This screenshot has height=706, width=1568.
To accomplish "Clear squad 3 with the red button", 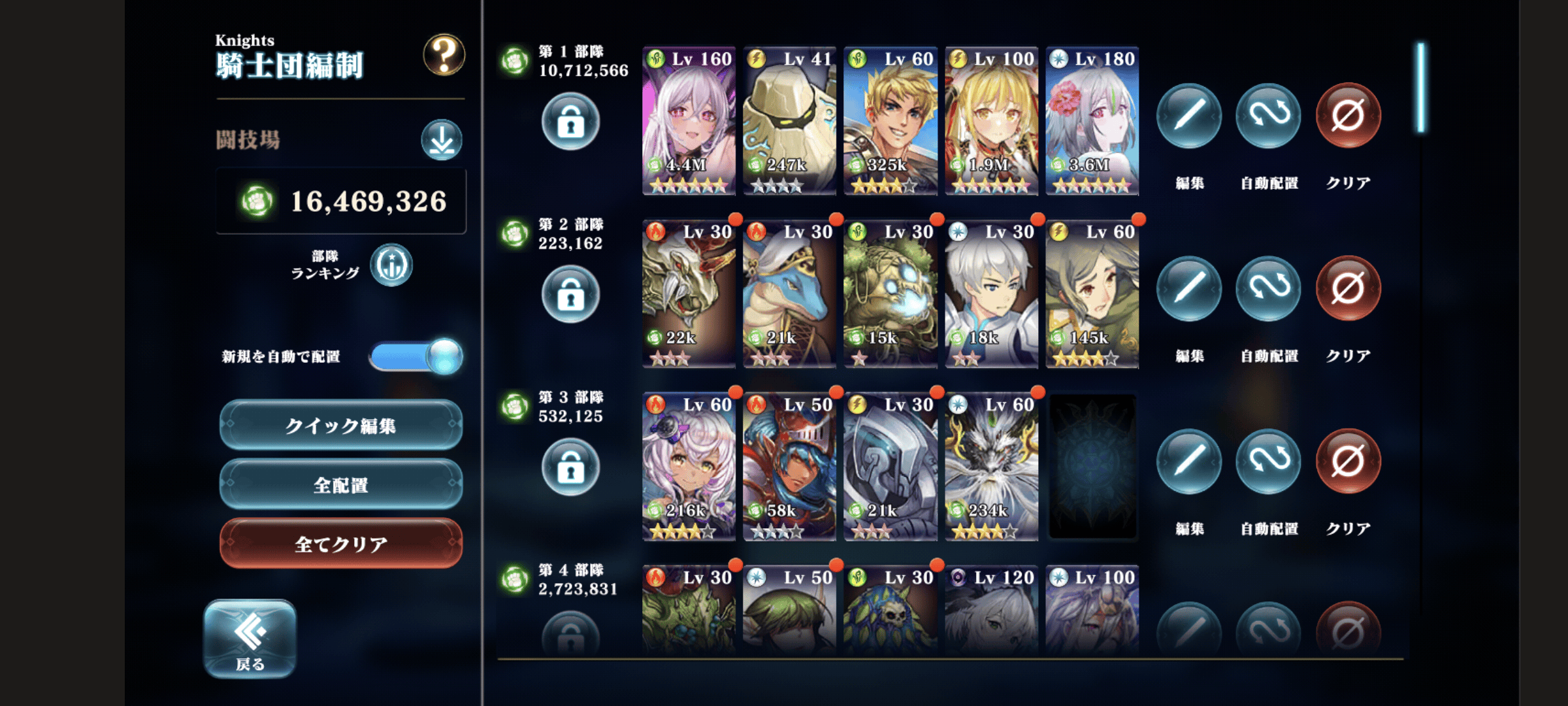I will 1348,462.
